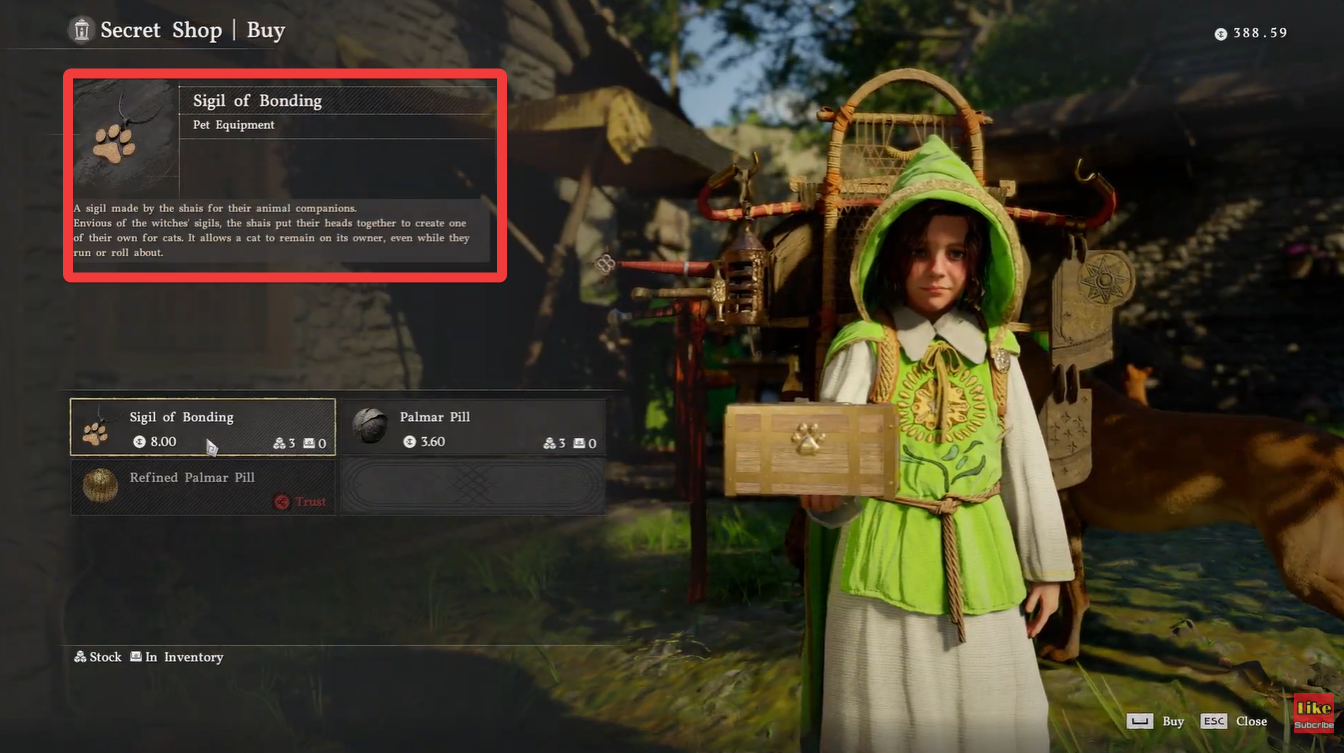Select the highlighted Sigil of Bonding listing
This screenshot has height=753, width=1344.
coord(202,427)
